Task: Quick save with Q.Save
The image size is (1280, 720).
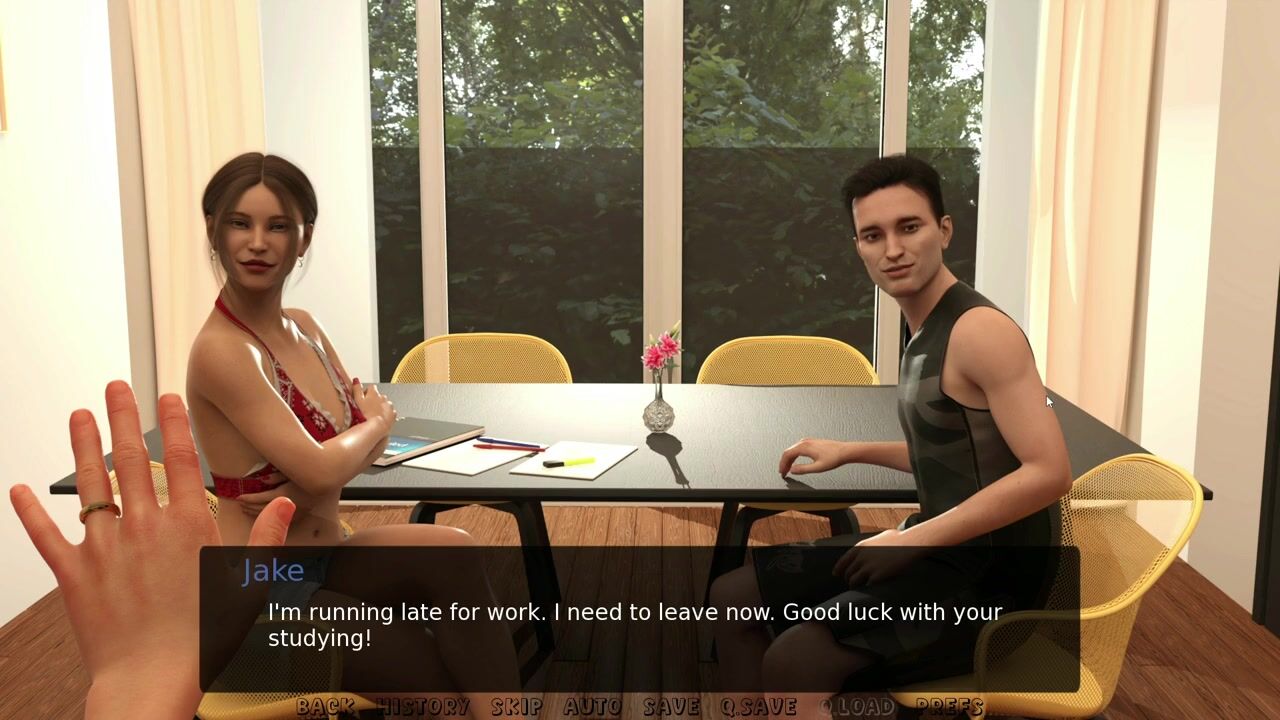Action: 758,706
